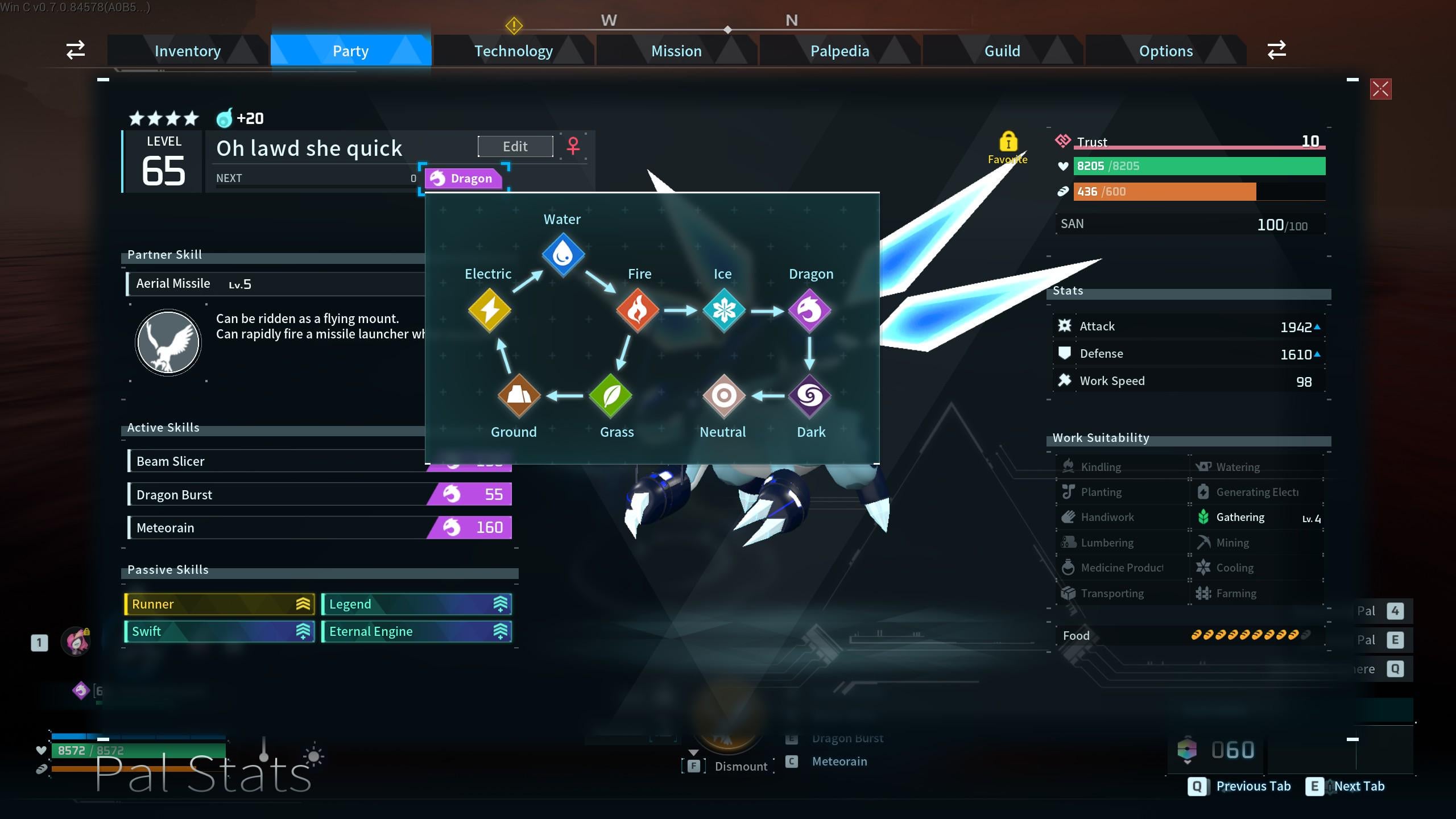Open the Inventory tab
The height and width of the screenshot is (819, 1456).
click(188, 51)
